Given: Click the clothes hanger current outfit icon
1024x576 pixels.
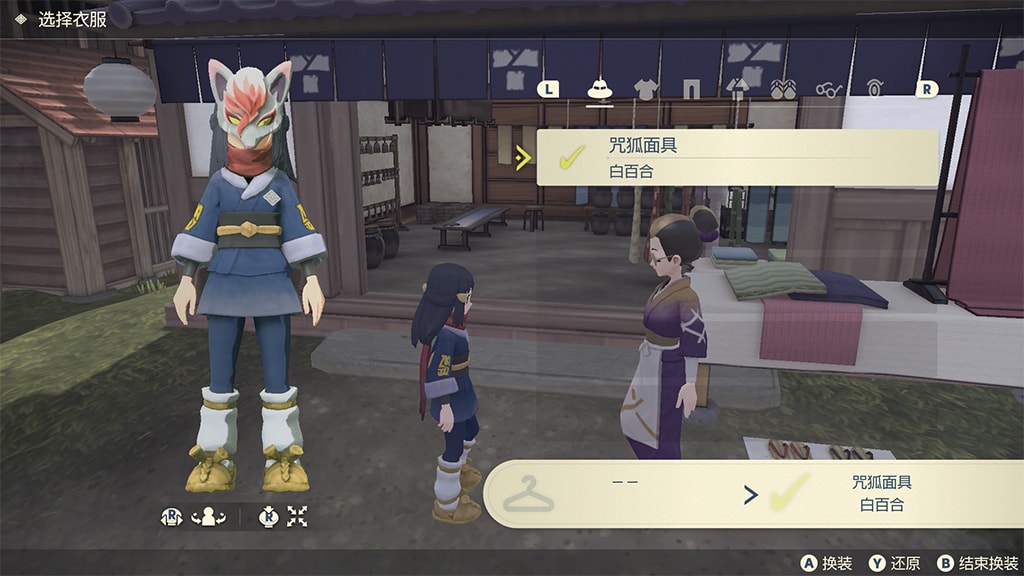Looking at the screenshot, I should [x=527, y=494].
